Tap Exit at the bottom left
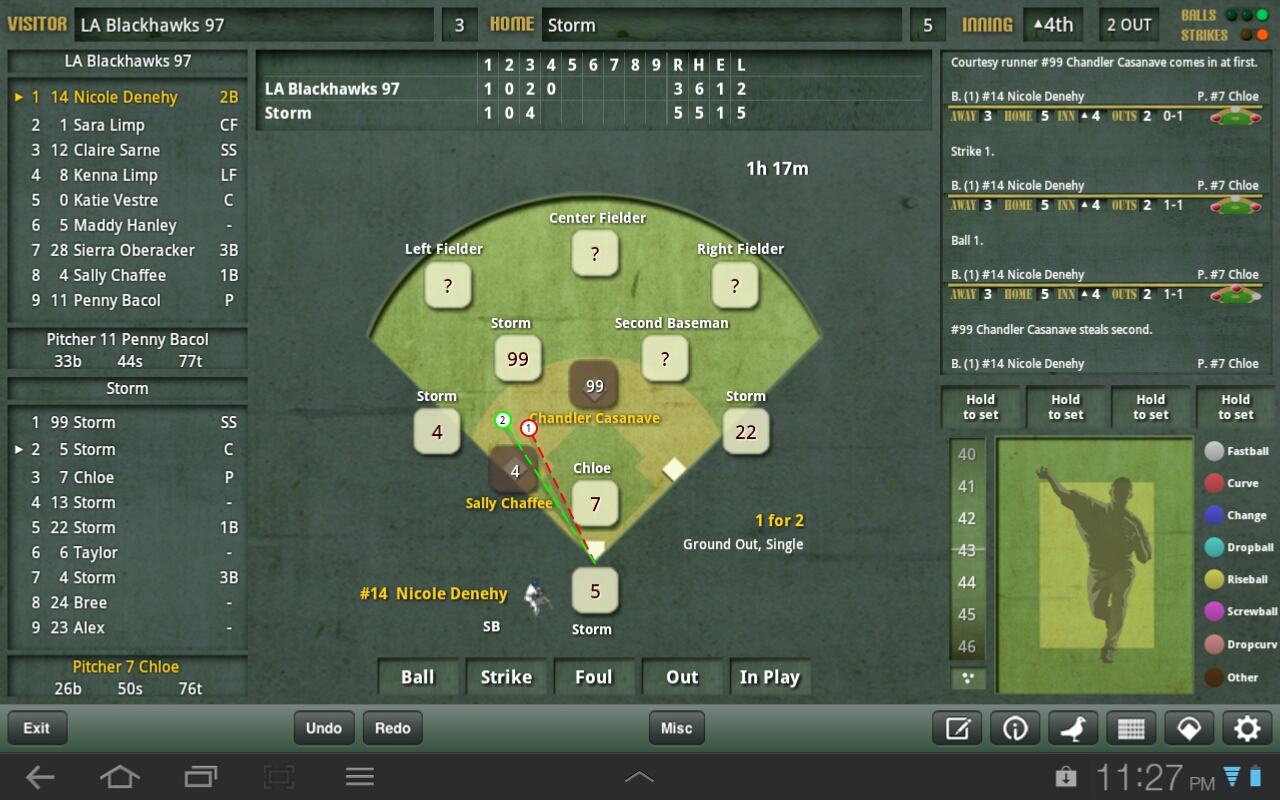 [37, 728]
